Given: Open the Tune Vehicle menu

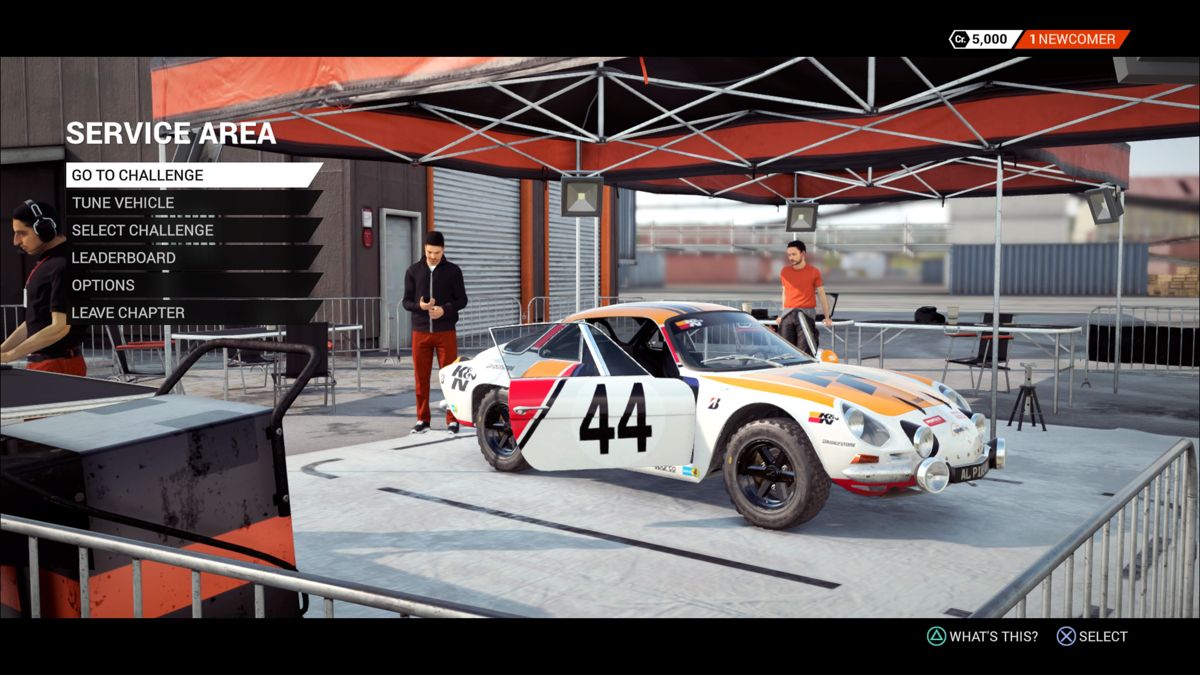Looking at the screenshot, I should (123, 203).
